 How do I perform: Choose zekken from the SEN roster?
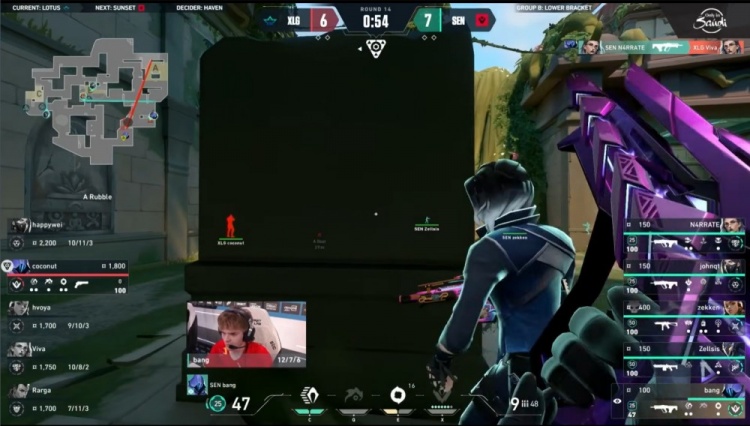coord(683,316)
